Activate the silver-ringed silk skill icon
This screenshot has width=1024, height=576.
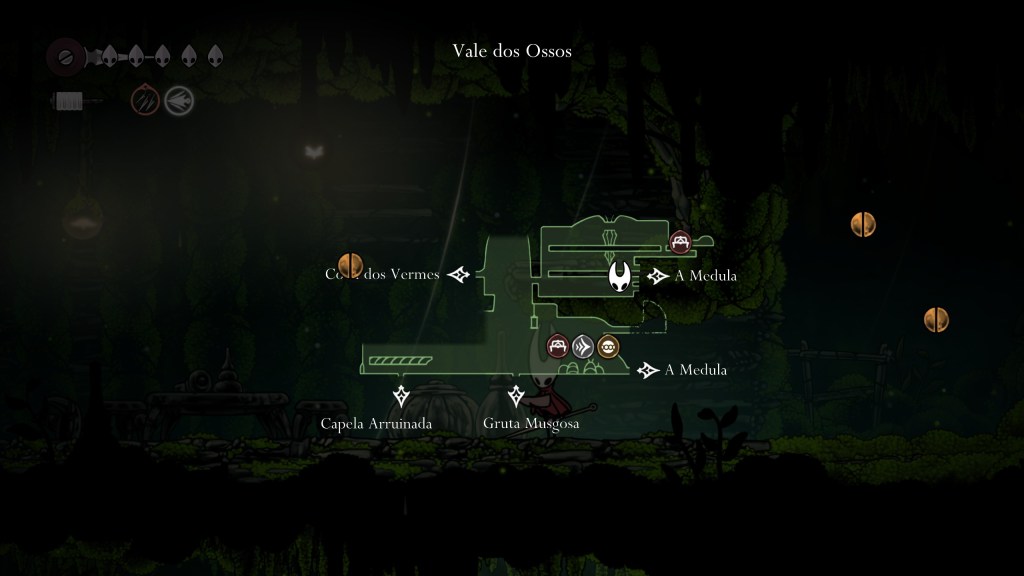[179, 100]
